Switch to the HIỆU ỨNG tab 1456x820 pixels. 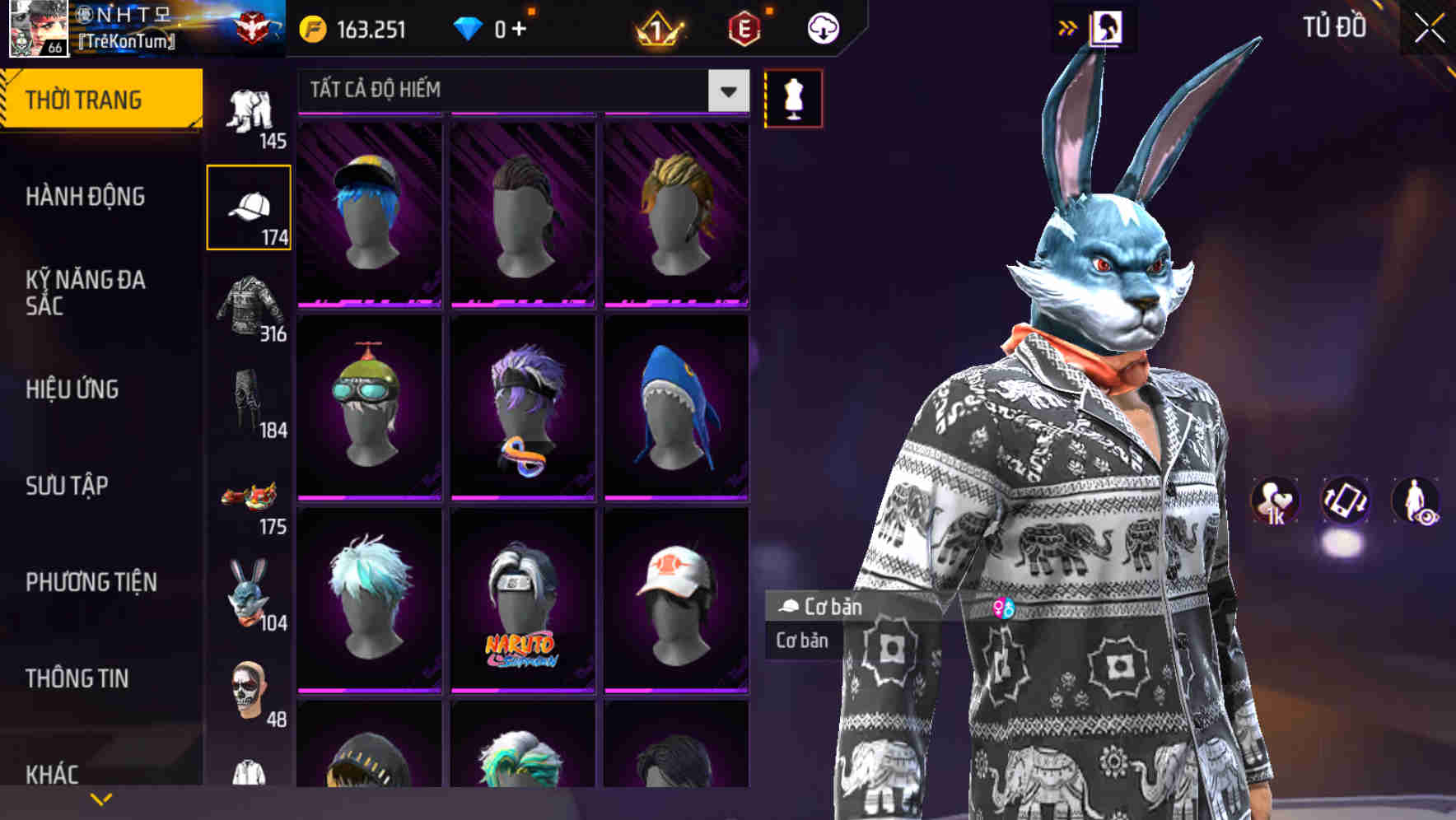click(x=71, y=389)
